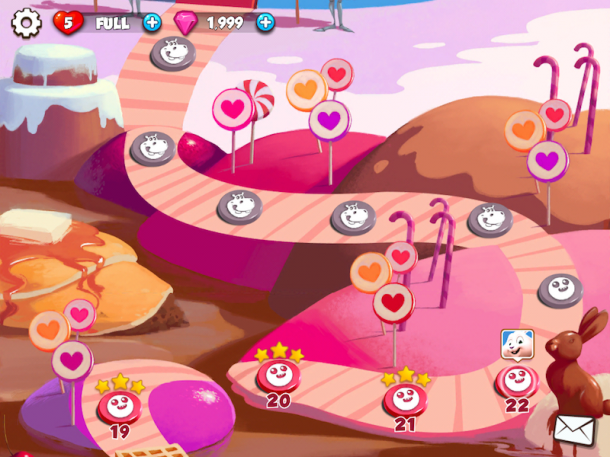This screenshot has width=610, height=457.
Task: Add gems with the plus button beside 1,999
Action: (265, 22)
